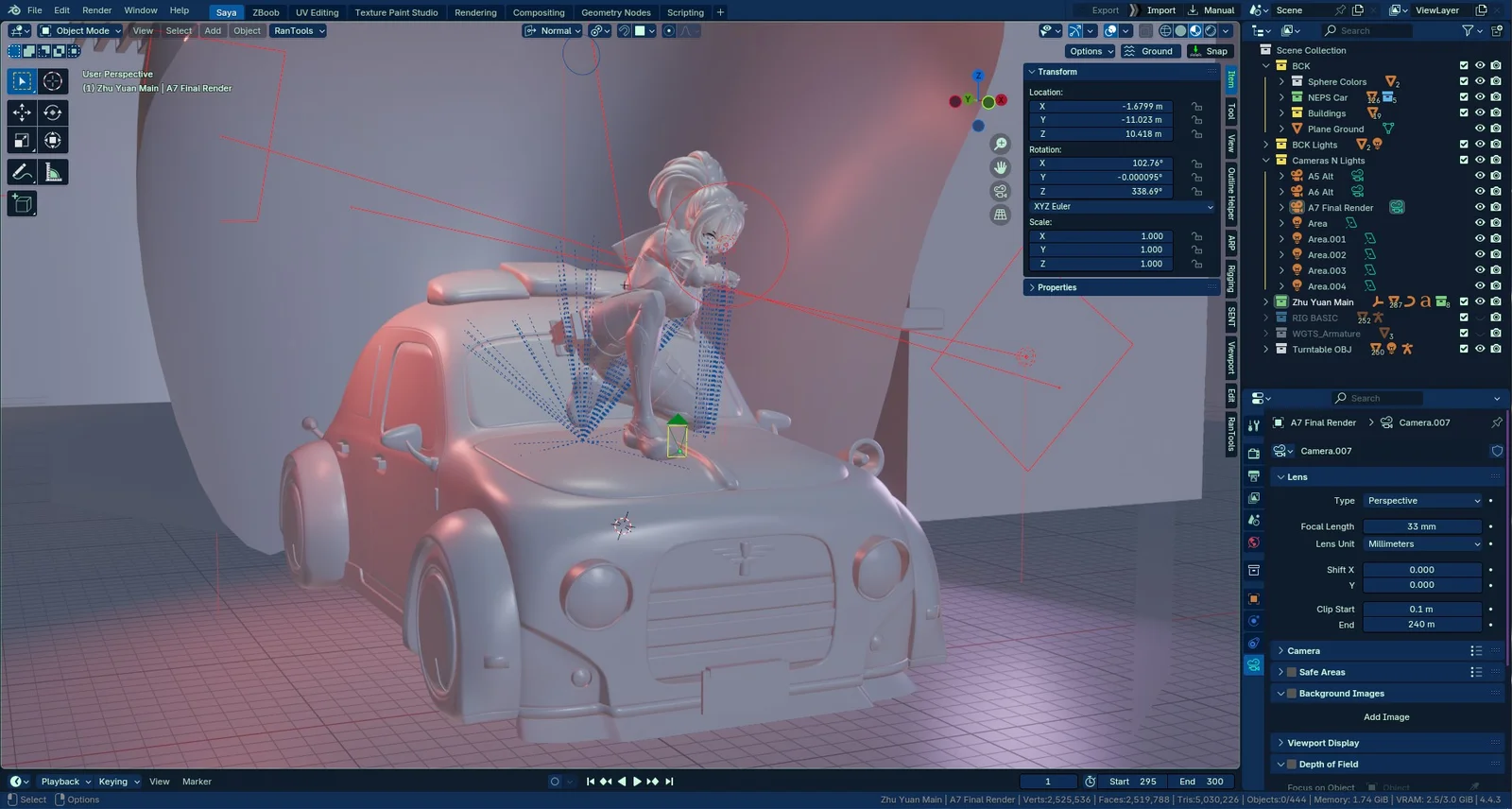1512x809 pixels.
Task: Select the Move tool
Action: click(x=21, y=112)
